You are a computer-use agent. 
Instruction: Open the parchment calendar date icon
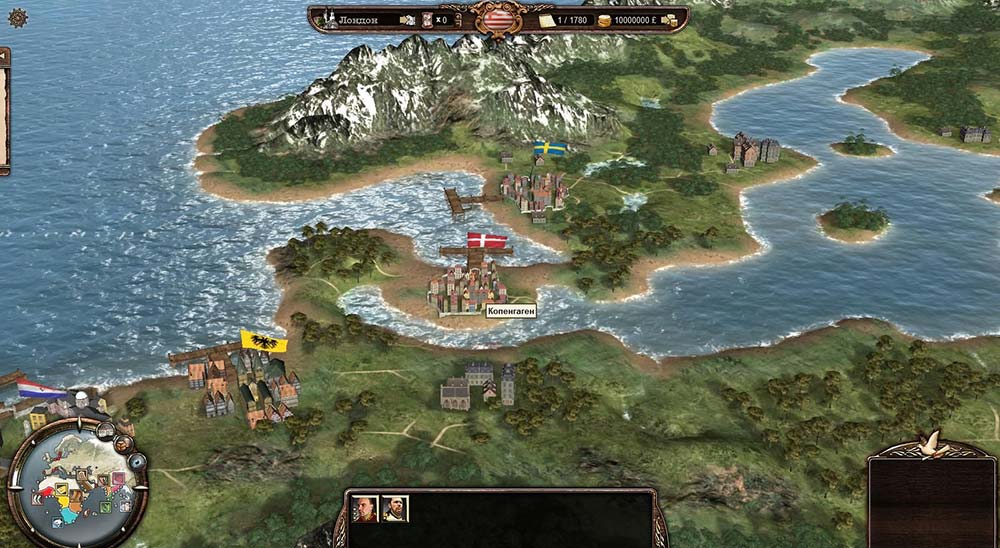point(546,20)
